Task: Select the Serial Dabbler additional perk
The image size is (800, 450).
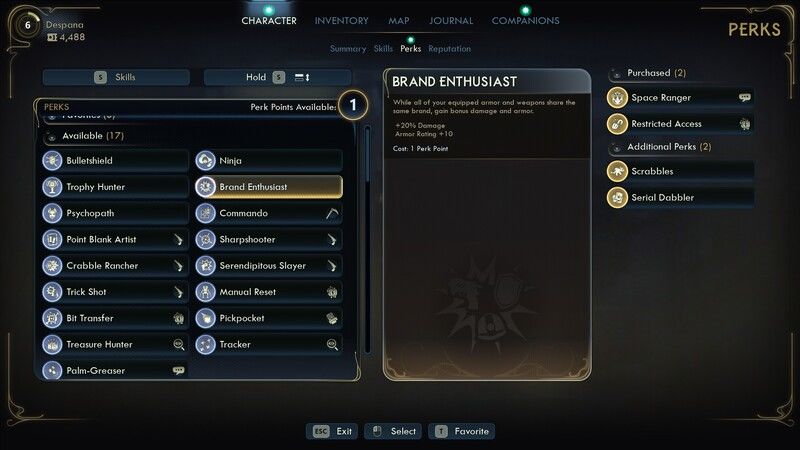Action: coord(680,198)
